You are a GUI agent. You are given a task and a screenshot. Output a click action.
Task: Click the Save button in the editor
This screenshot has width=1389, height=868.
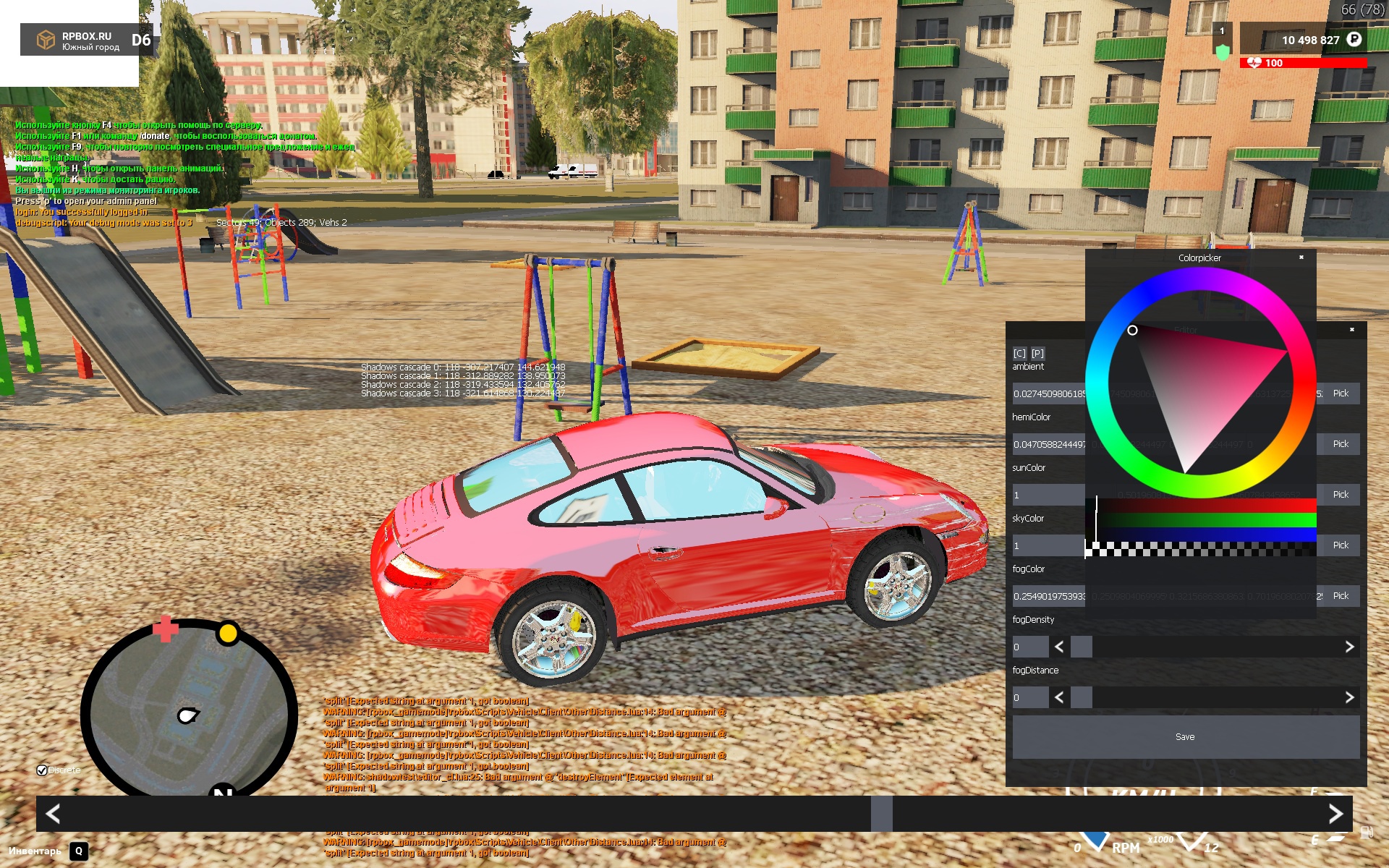click(x=1185, y=736)
